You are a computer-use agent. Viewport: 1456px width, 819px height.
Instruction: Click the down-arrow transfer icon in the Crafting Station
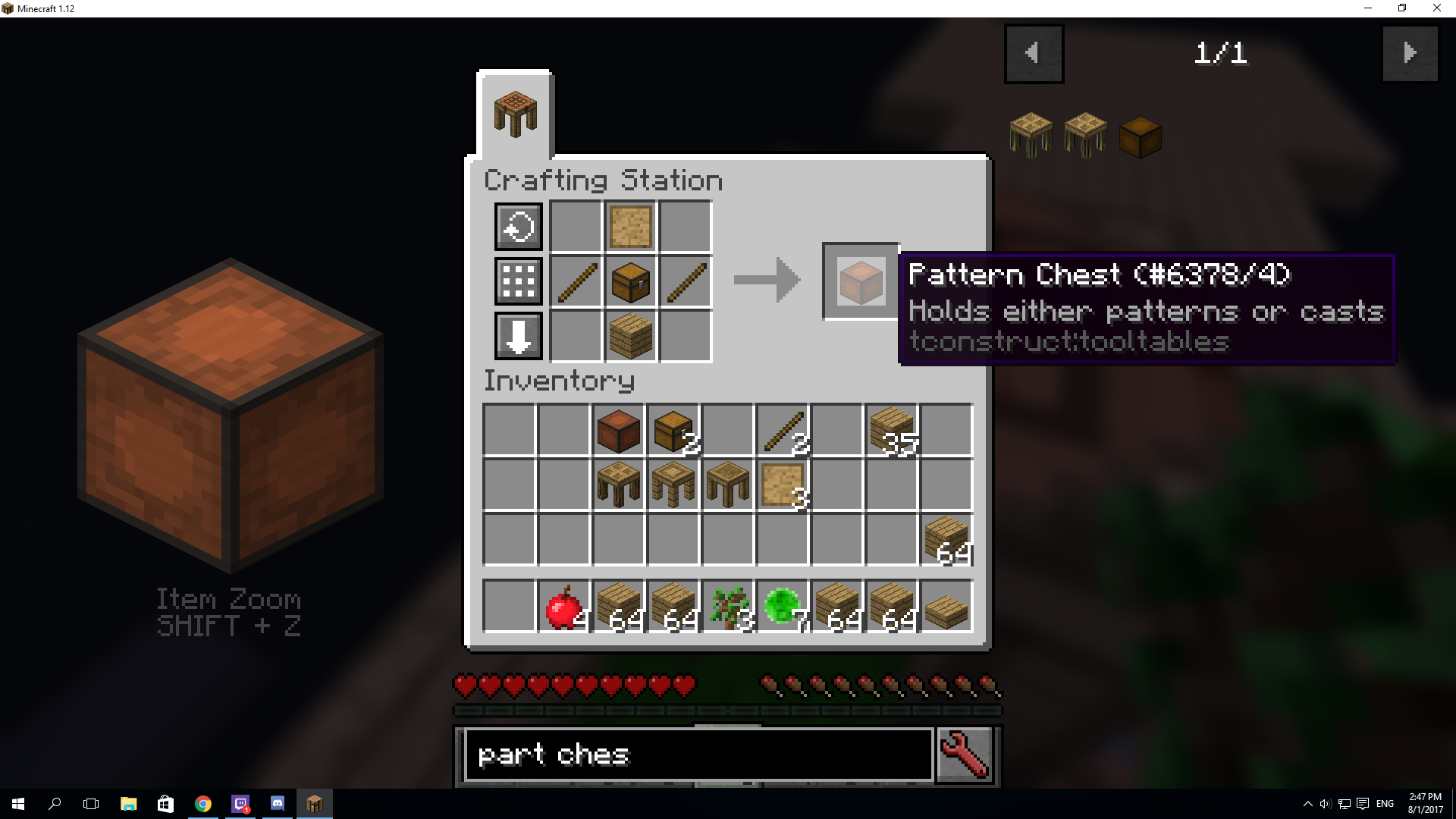pos(518,337)
